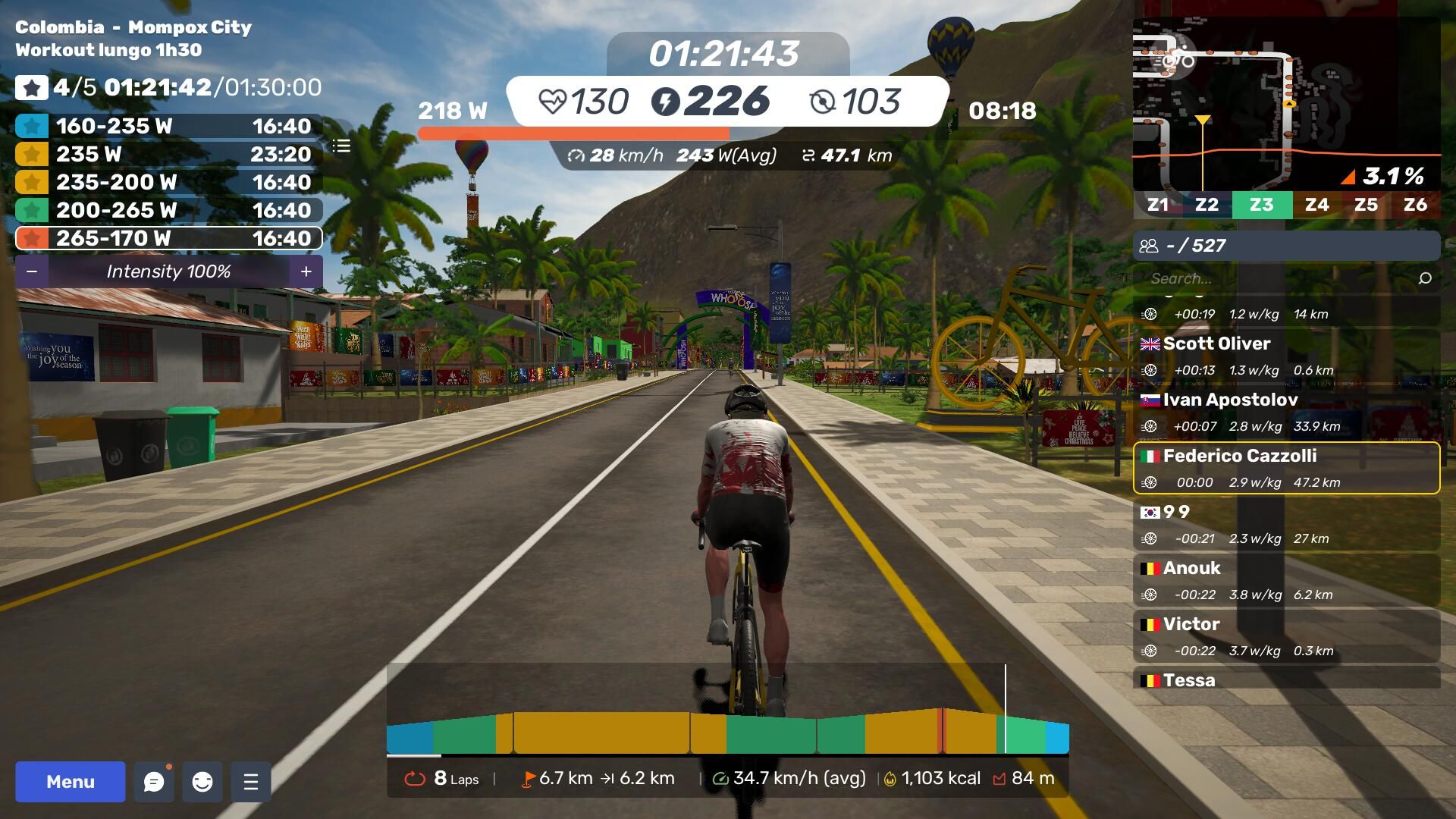The image size is (1456, 819).
Task: Toggle the workout block list icon
Action: 341,146
